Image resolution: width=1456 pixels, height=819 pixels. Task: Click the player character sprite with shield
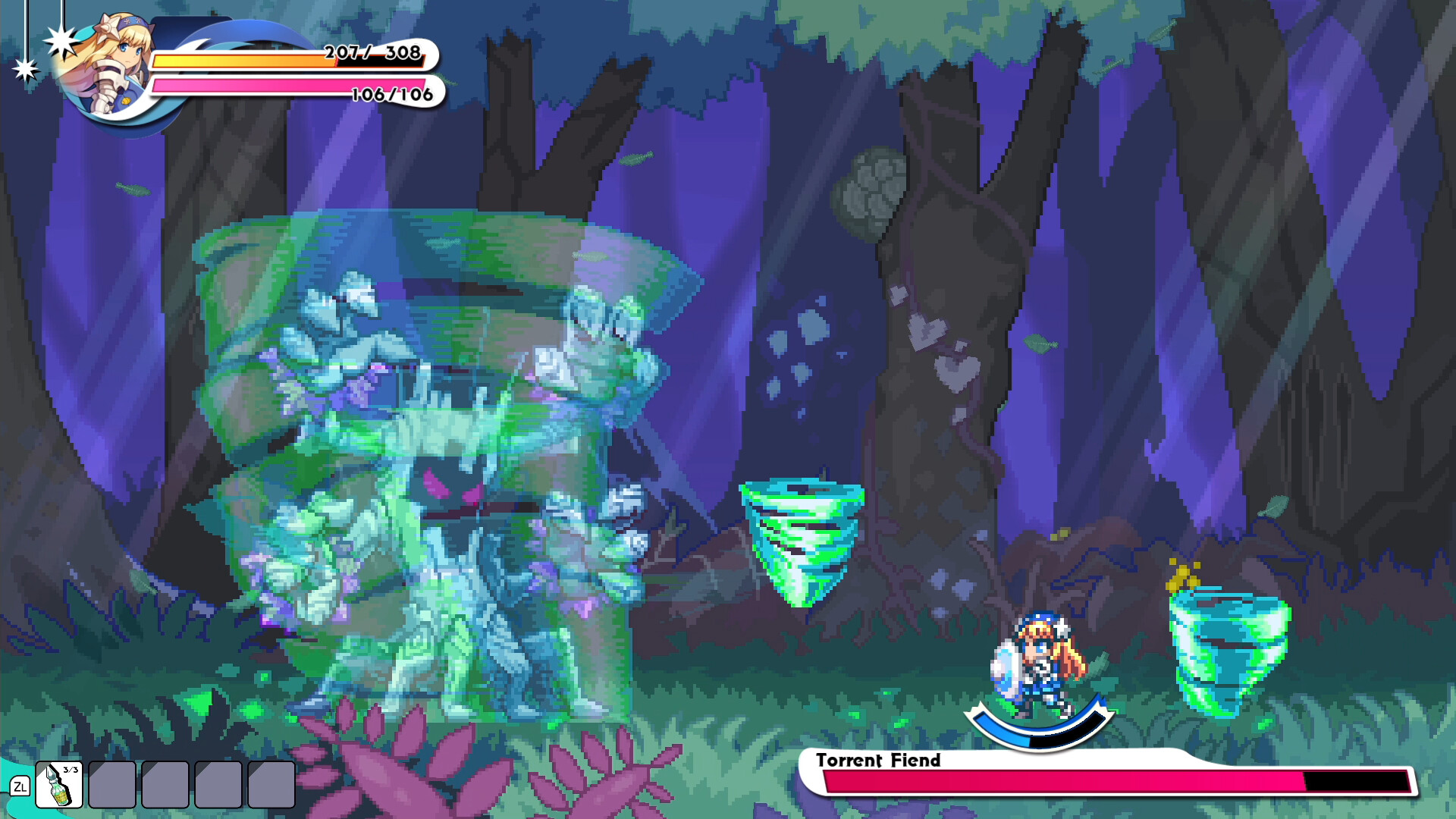tap(1039, 656)
